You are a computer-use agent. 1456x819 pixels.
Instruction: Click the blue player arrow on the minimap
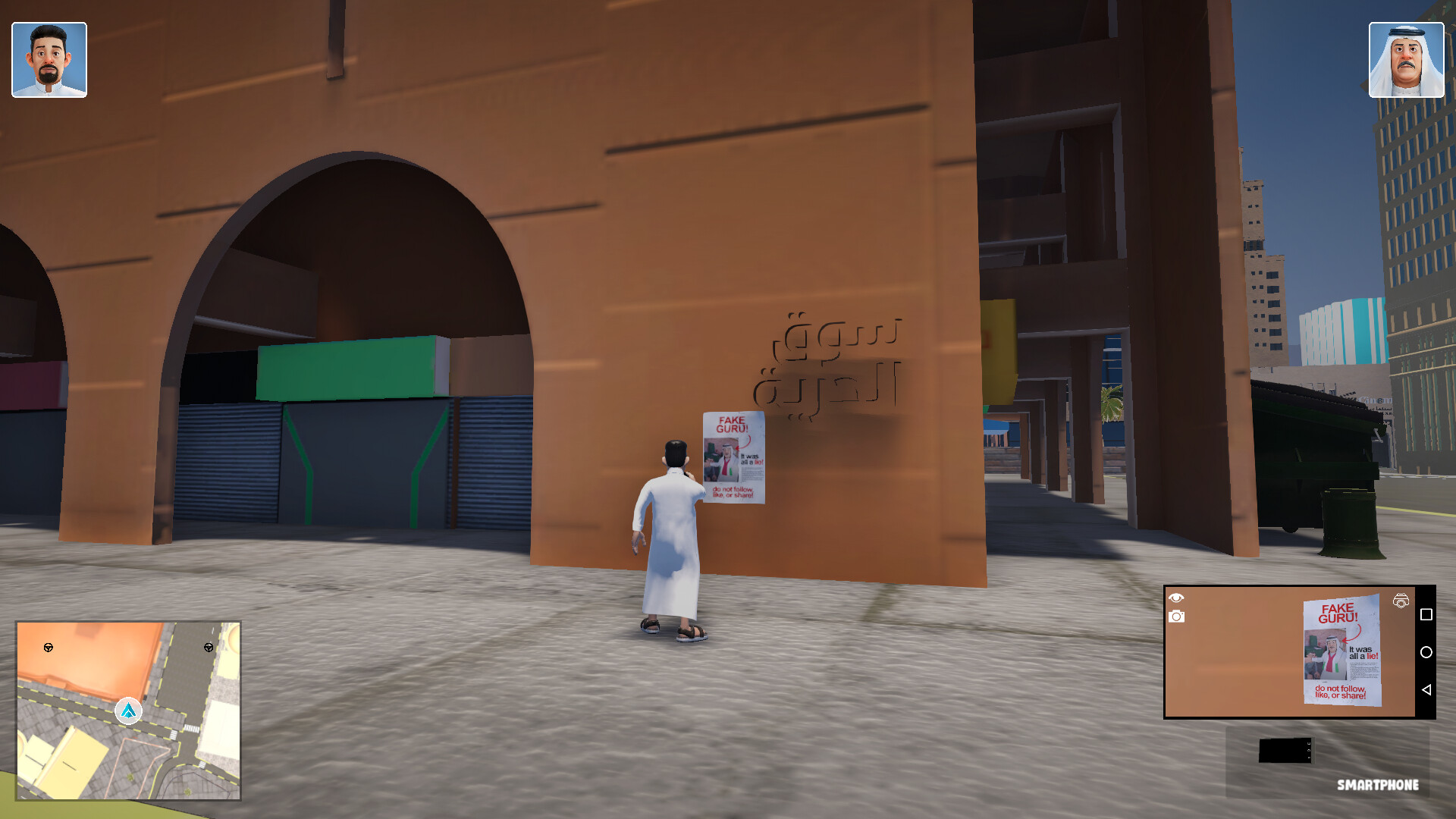[x=127, y=711]
